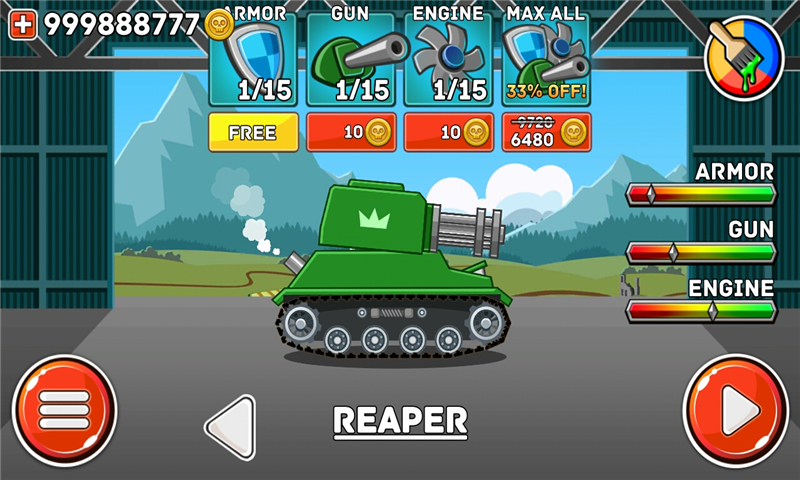Select the Engine upgrade card
Image resolution: width=800 pixels, height=480 pixels.
click(448, 58)
